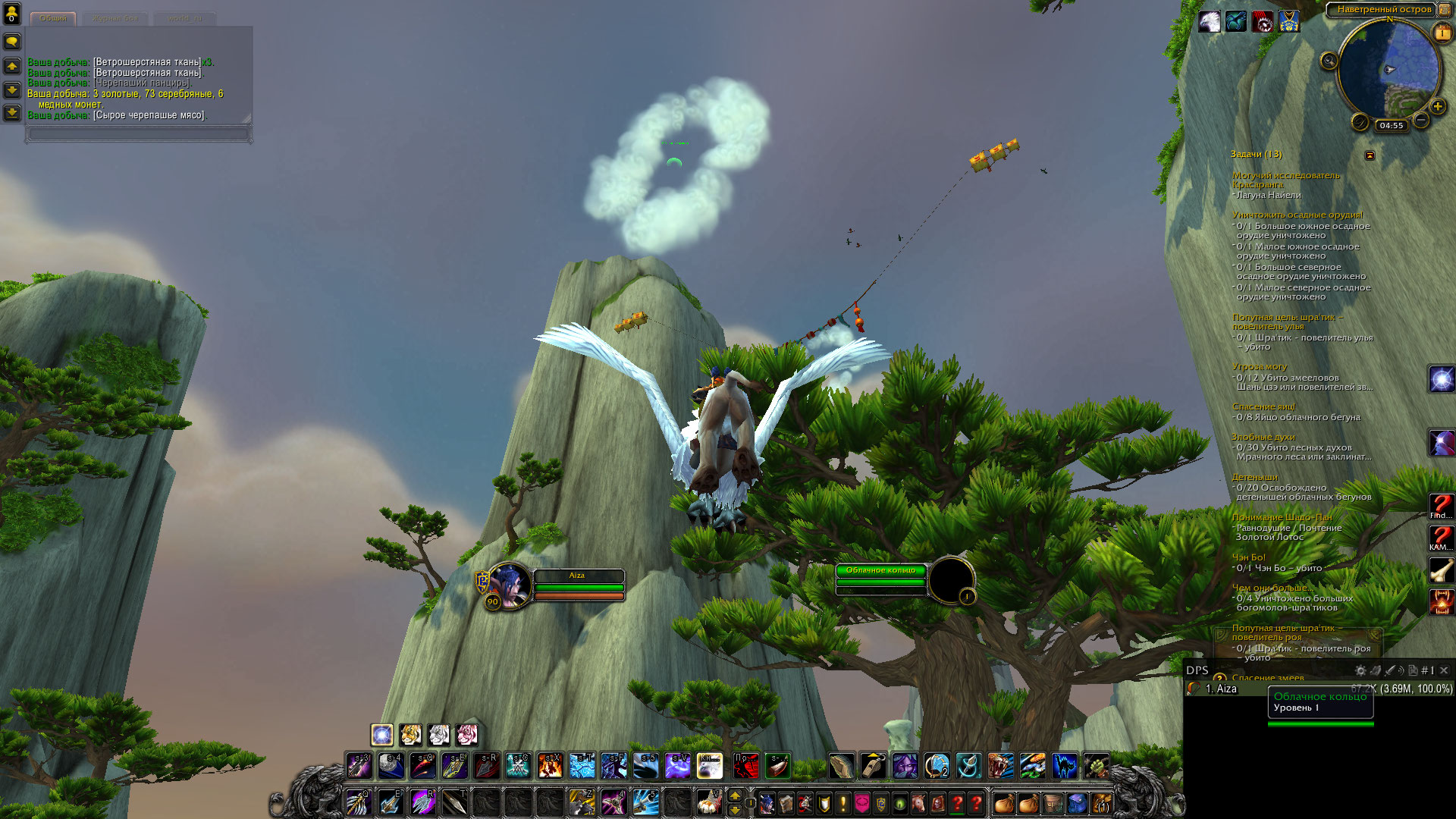Click the minimap zoom-in plus button
Screen dimensions: 1456x819
coord(1437,106)
